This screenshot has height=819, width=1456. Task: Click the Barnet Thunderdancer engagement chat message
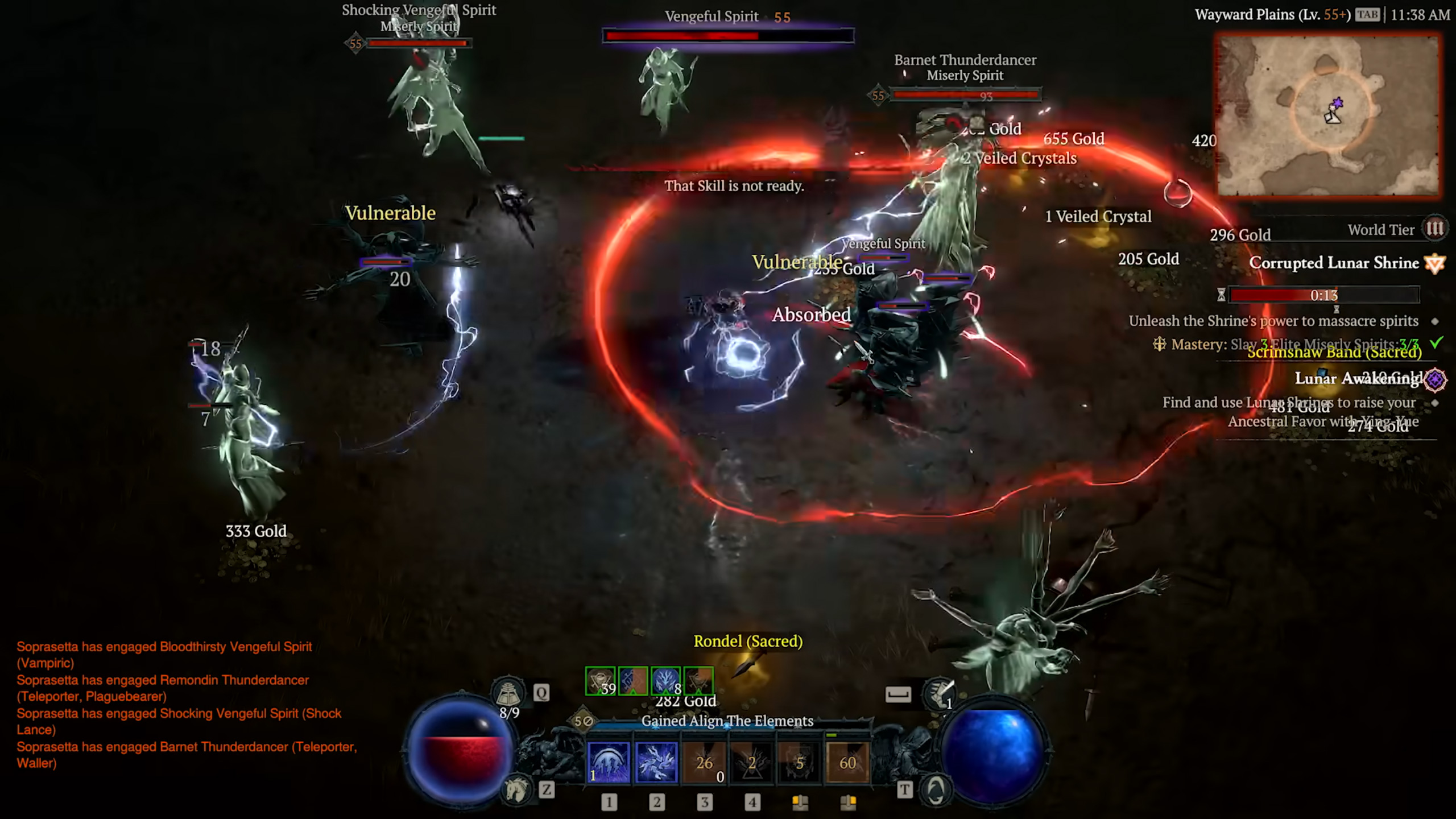point(187,755)
